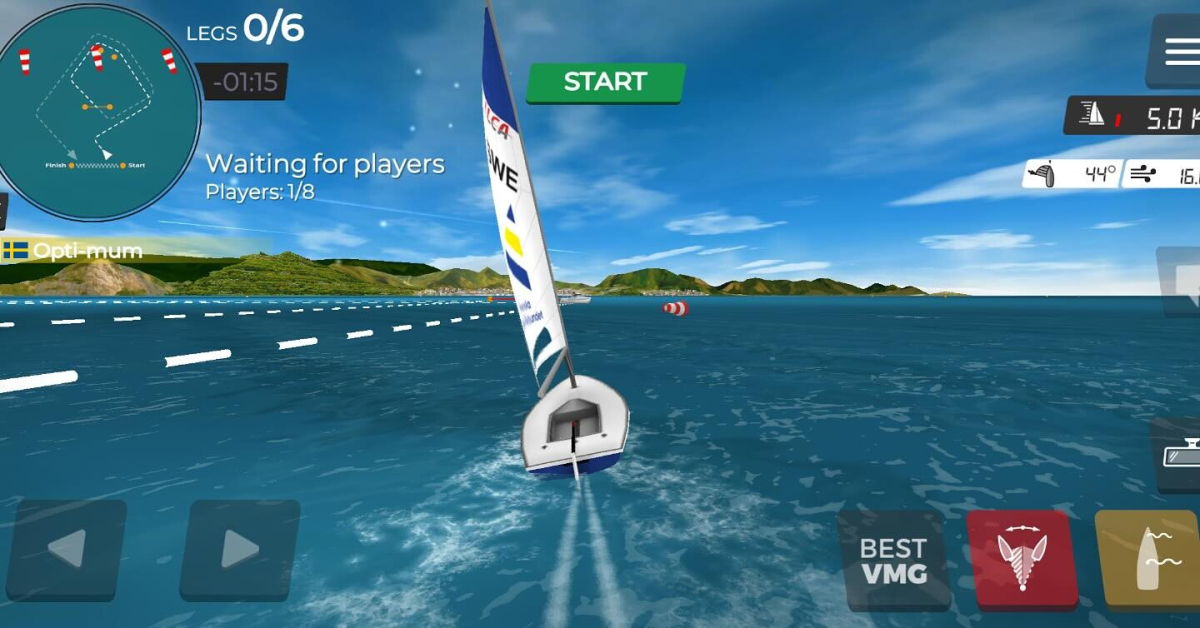Open the chat bubble button
The image size is (1200, 628).
coord(1182,282)
